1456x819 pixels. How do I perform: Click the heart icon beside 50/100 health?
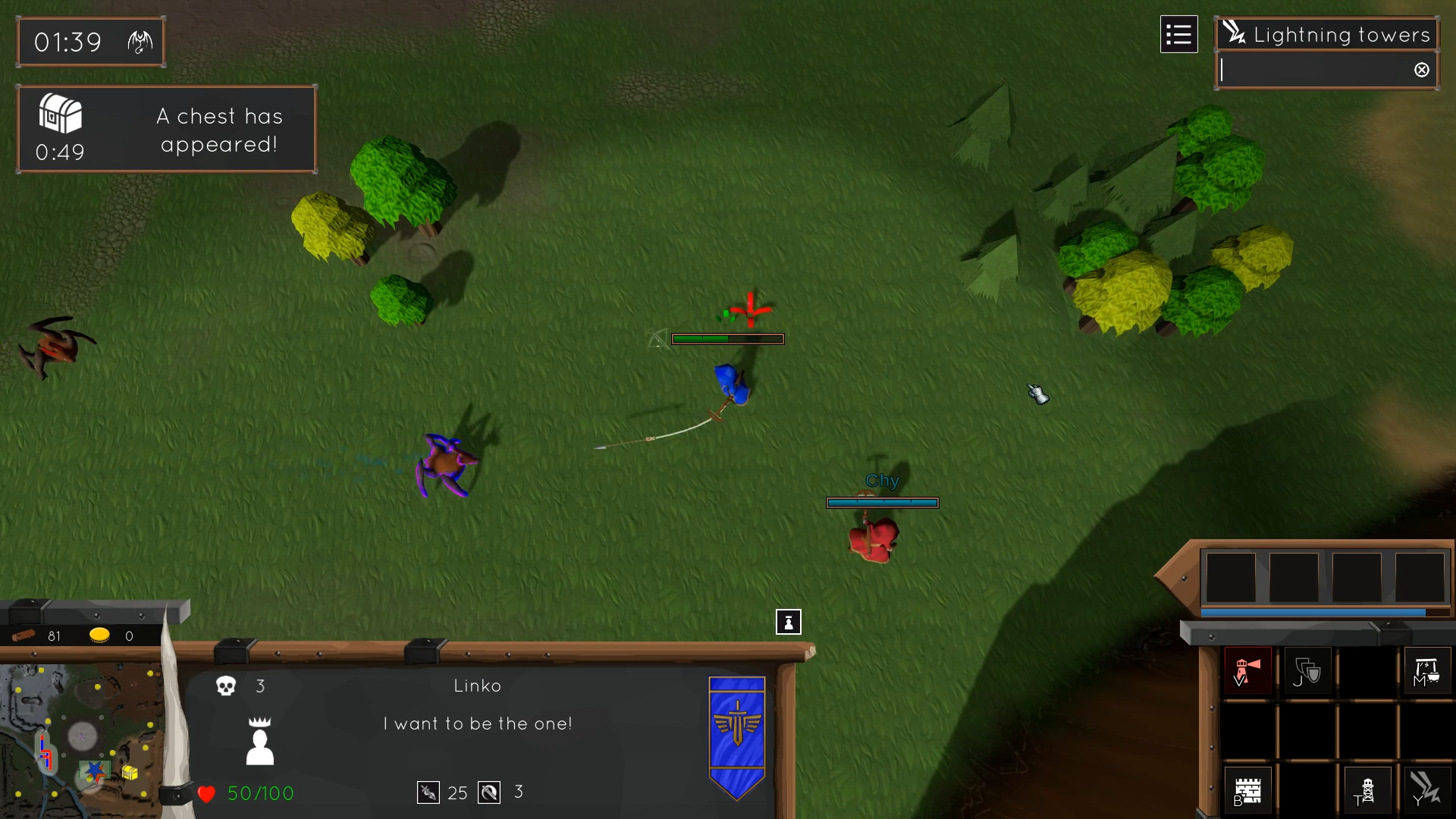click(206, 794)
